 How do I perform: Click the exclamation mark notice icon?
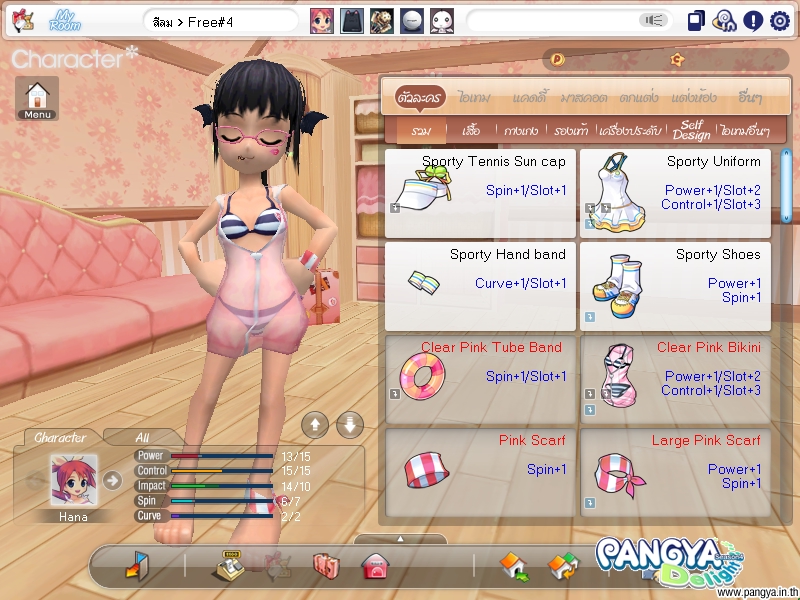[753, 20]
